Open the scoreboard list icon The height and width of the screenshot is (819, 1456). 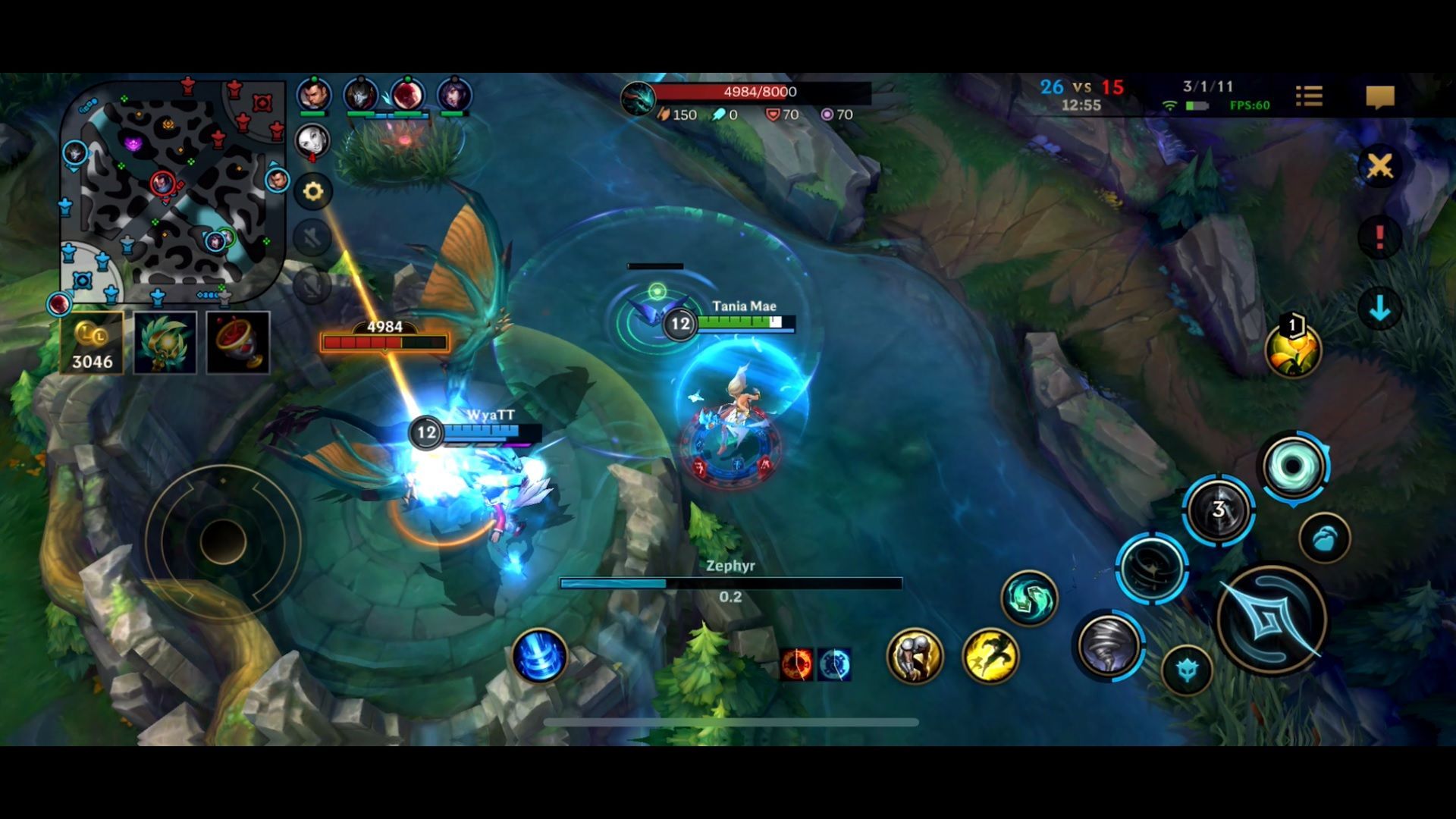tap(1309, 96)
